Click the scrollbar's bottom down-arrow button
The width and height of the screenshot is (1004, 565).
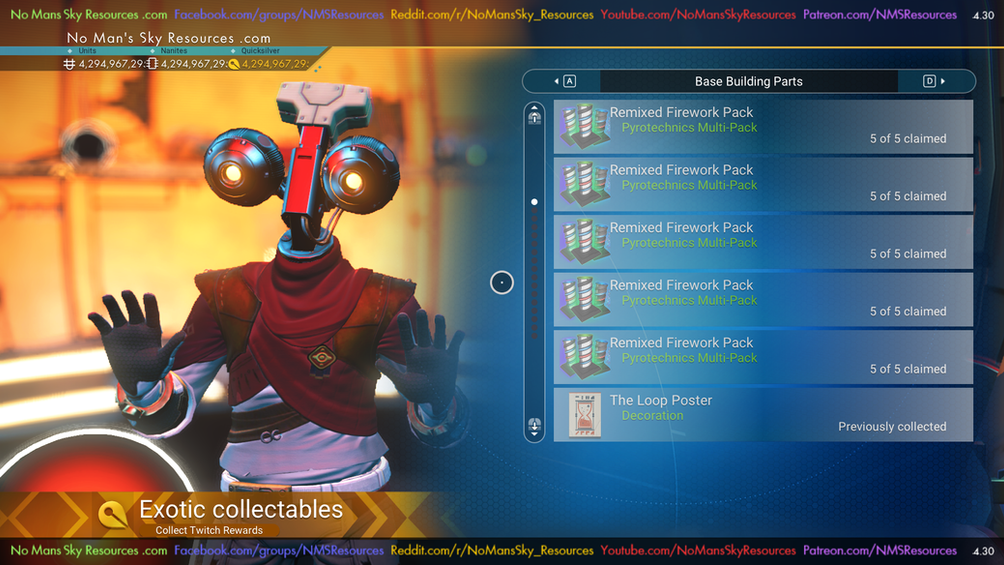click(535, 427)
